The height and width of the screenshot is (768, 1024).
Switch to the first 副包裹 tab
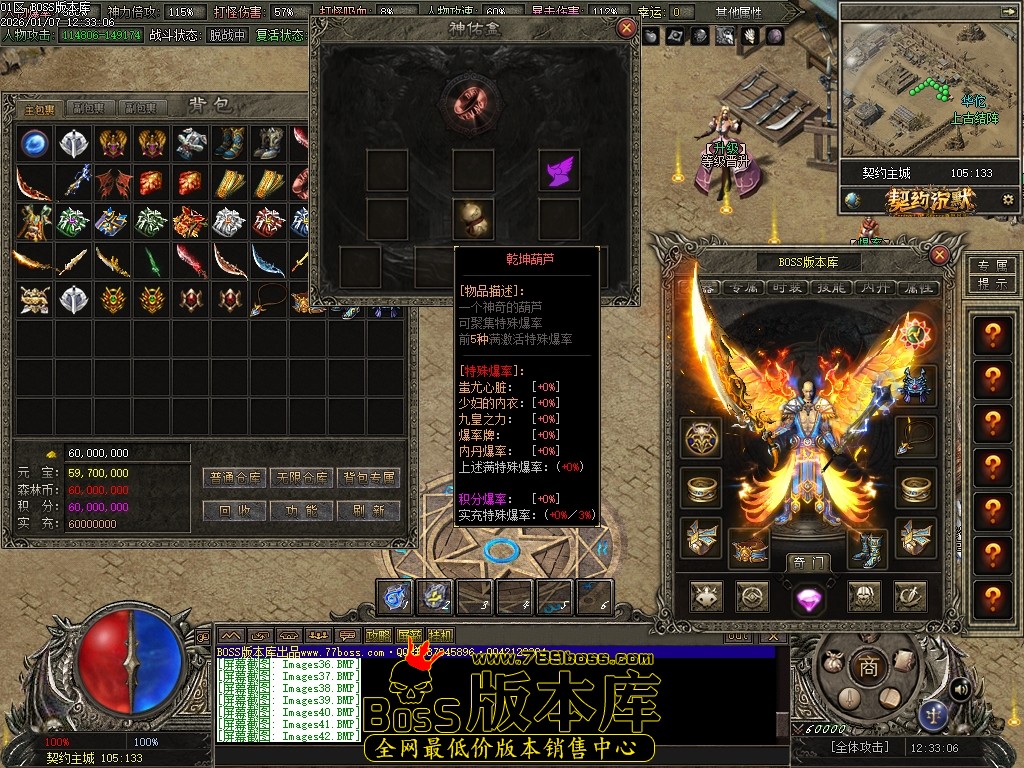[x=90, y=108]
